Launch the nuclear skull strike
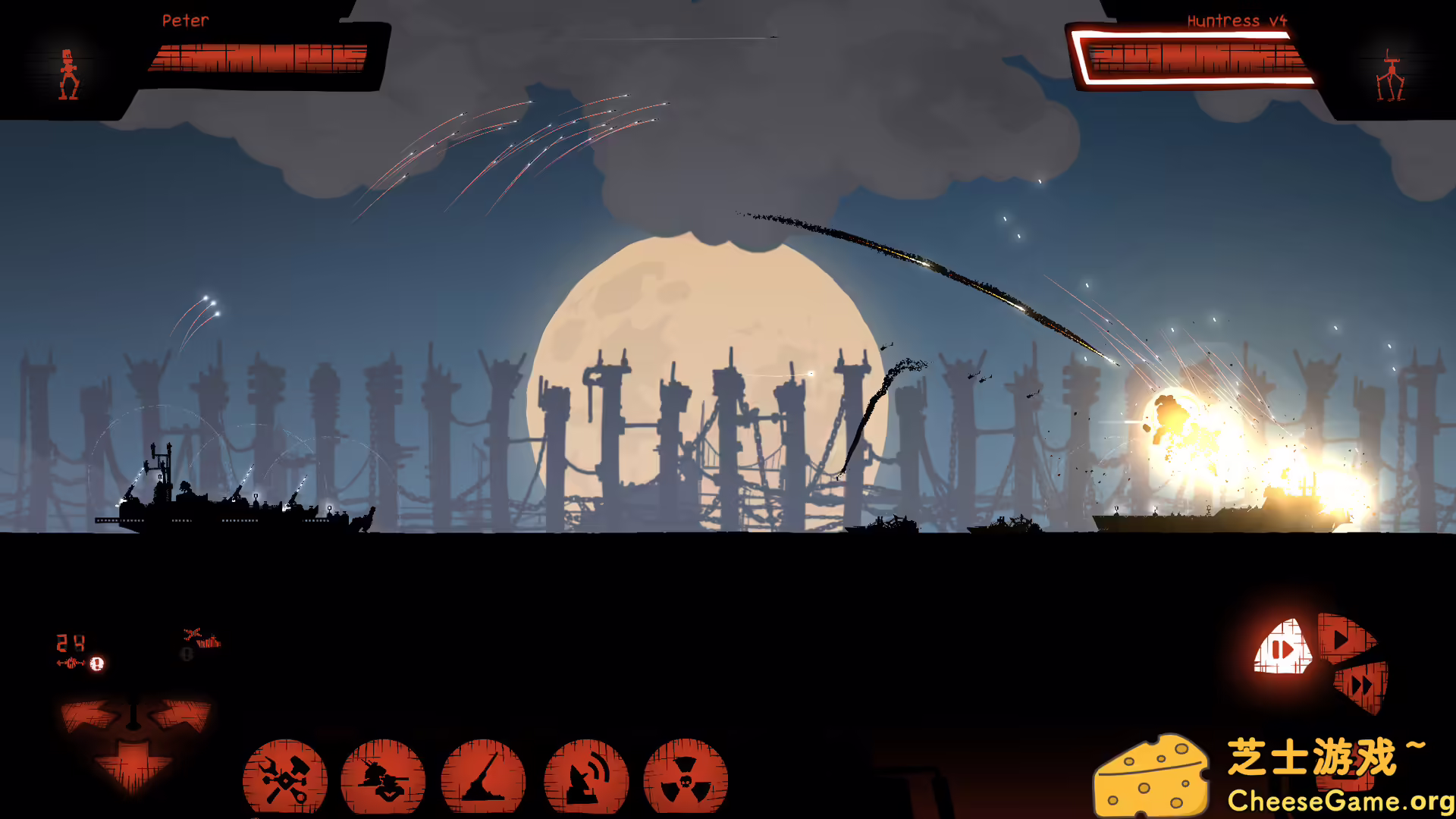Viewport: 1456px width, 819px height. coord(686,778)
